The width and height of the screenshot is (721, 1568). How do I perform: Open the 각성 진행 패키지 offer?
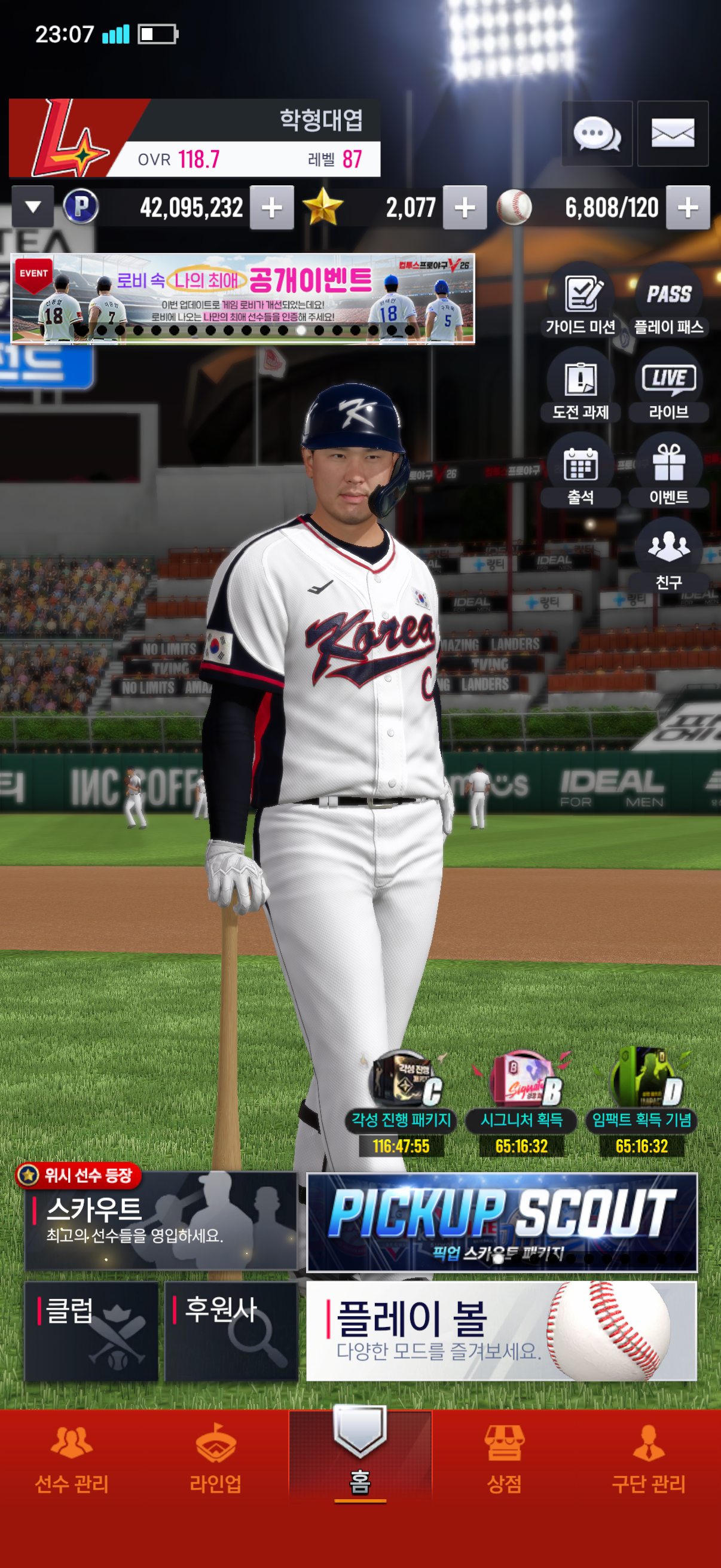click(401, 1102)
